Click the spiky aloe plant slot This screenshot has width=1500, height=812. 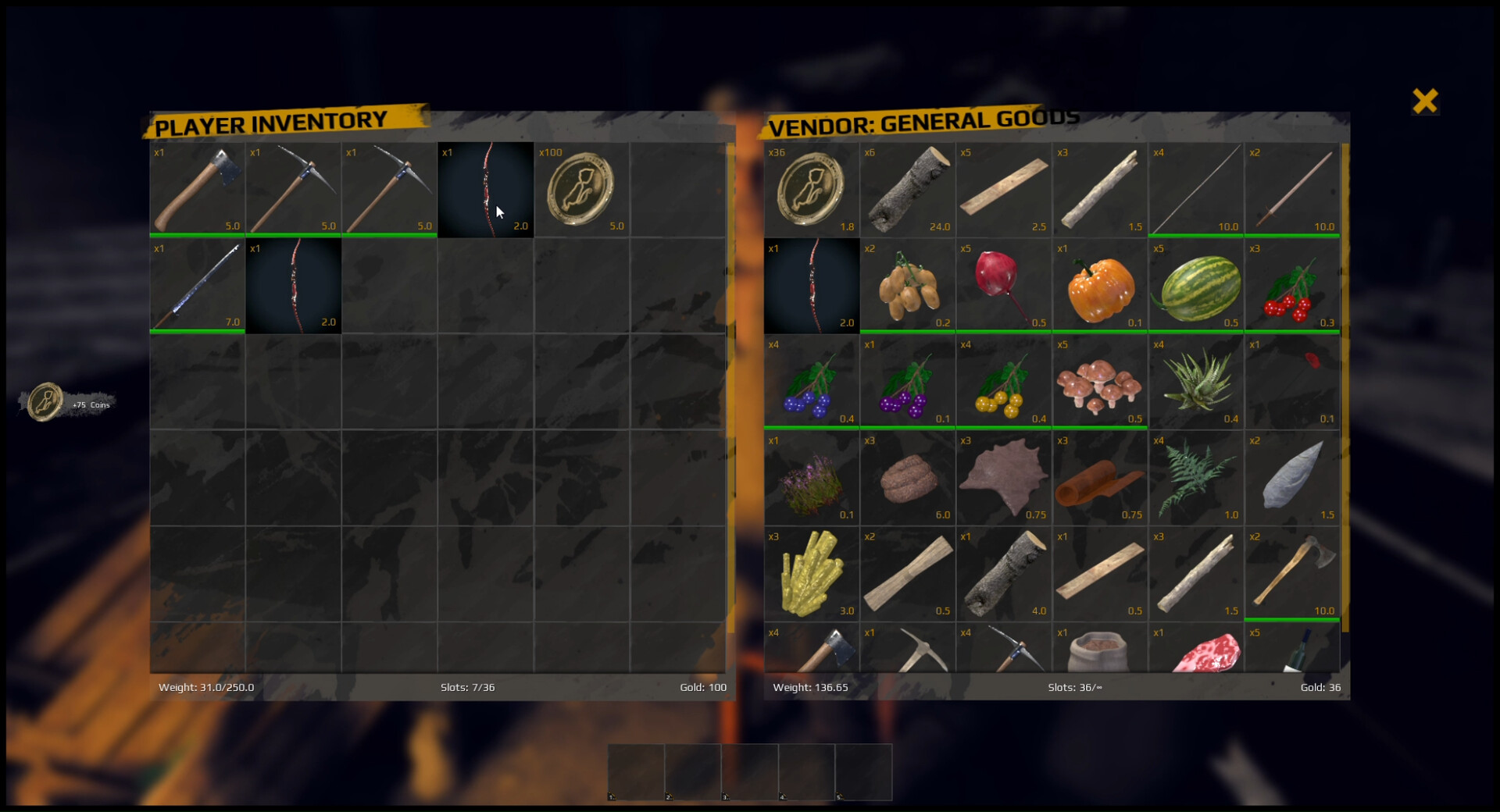tap(1195, 383)
